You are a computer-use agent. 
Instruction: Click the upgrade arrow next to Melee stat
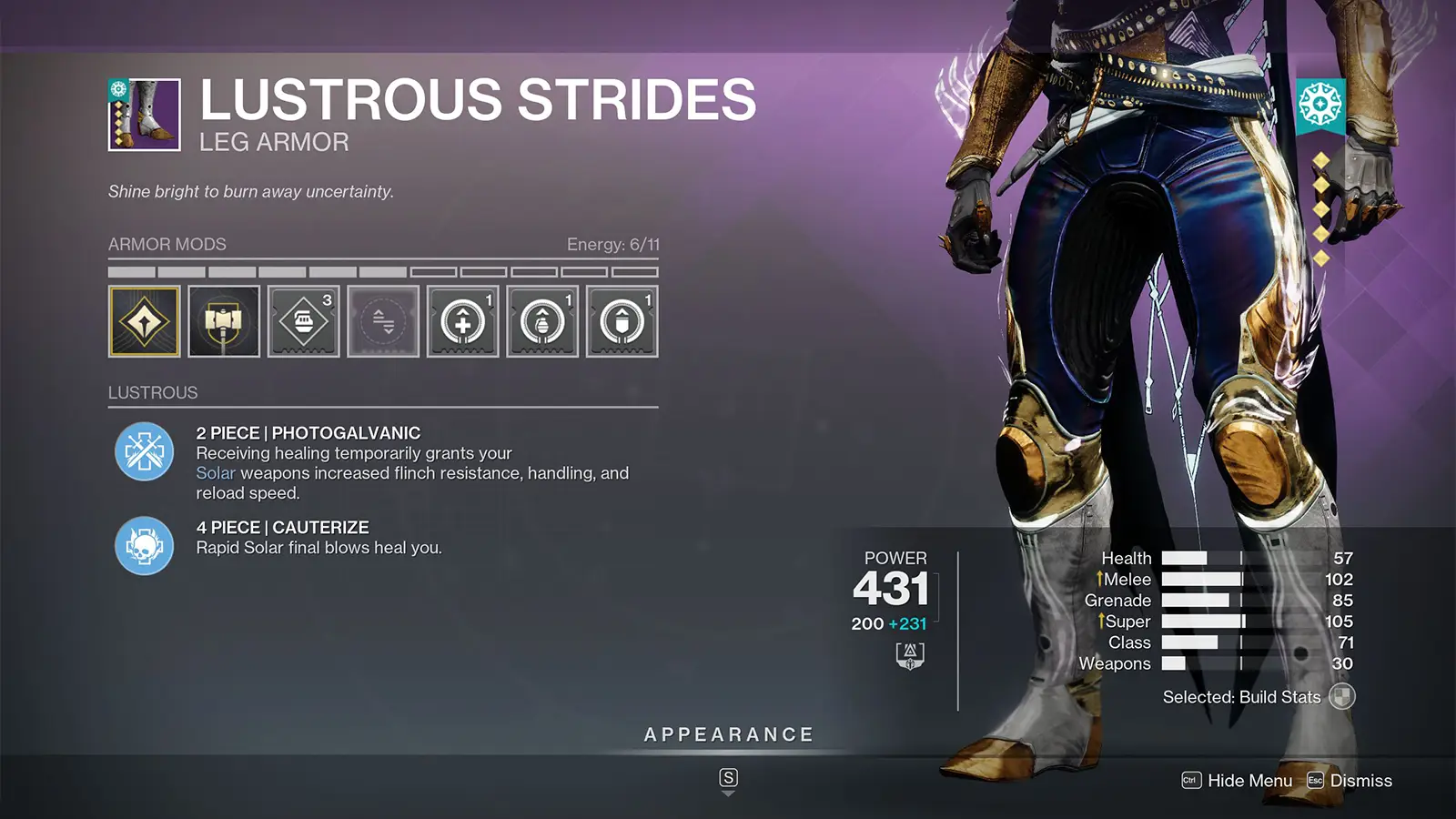point(1101,580)
